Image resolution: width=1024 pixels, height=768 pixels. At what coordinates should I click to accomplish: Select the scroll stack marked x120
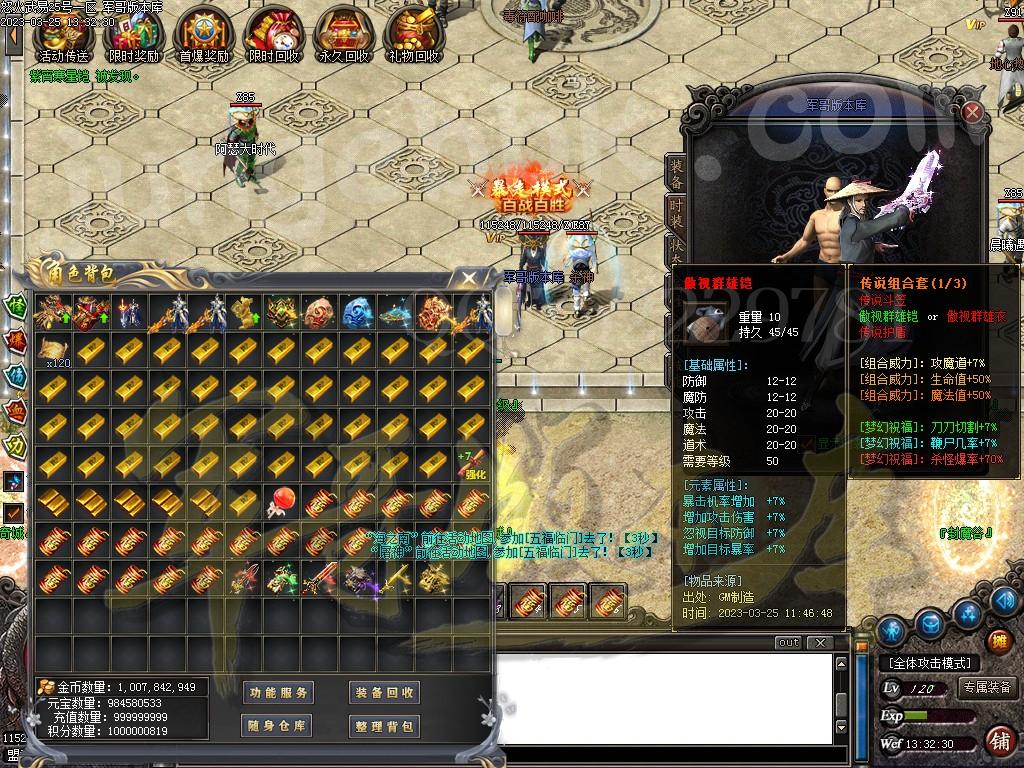point(53,350)
